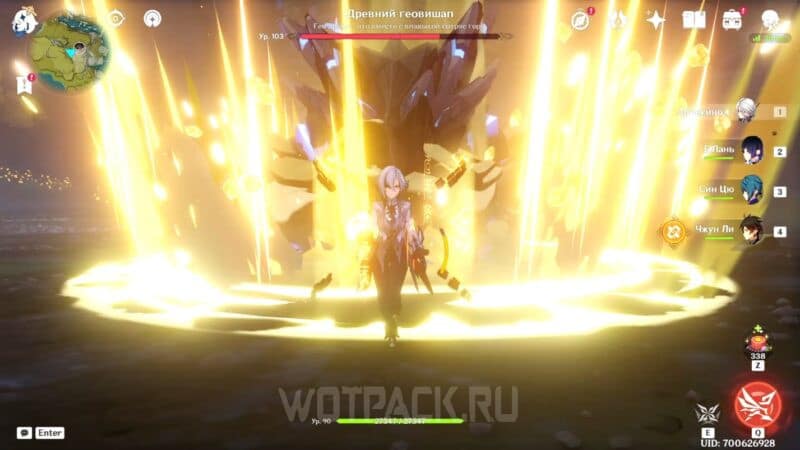
Task: Open the inventory backpack
Action: [x=733, y=20]
